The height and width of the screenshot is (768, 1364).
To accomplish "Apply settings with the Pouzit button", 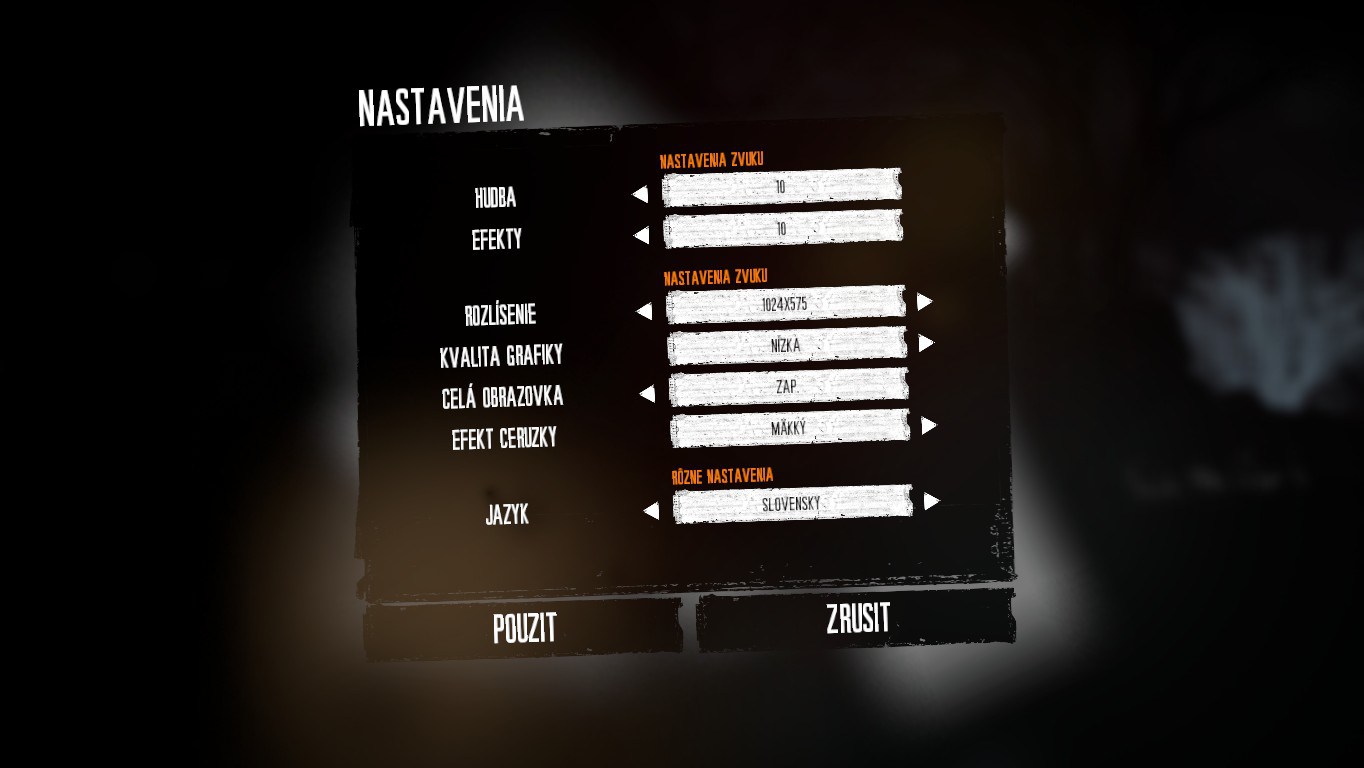I will click(x=523, y=628).
